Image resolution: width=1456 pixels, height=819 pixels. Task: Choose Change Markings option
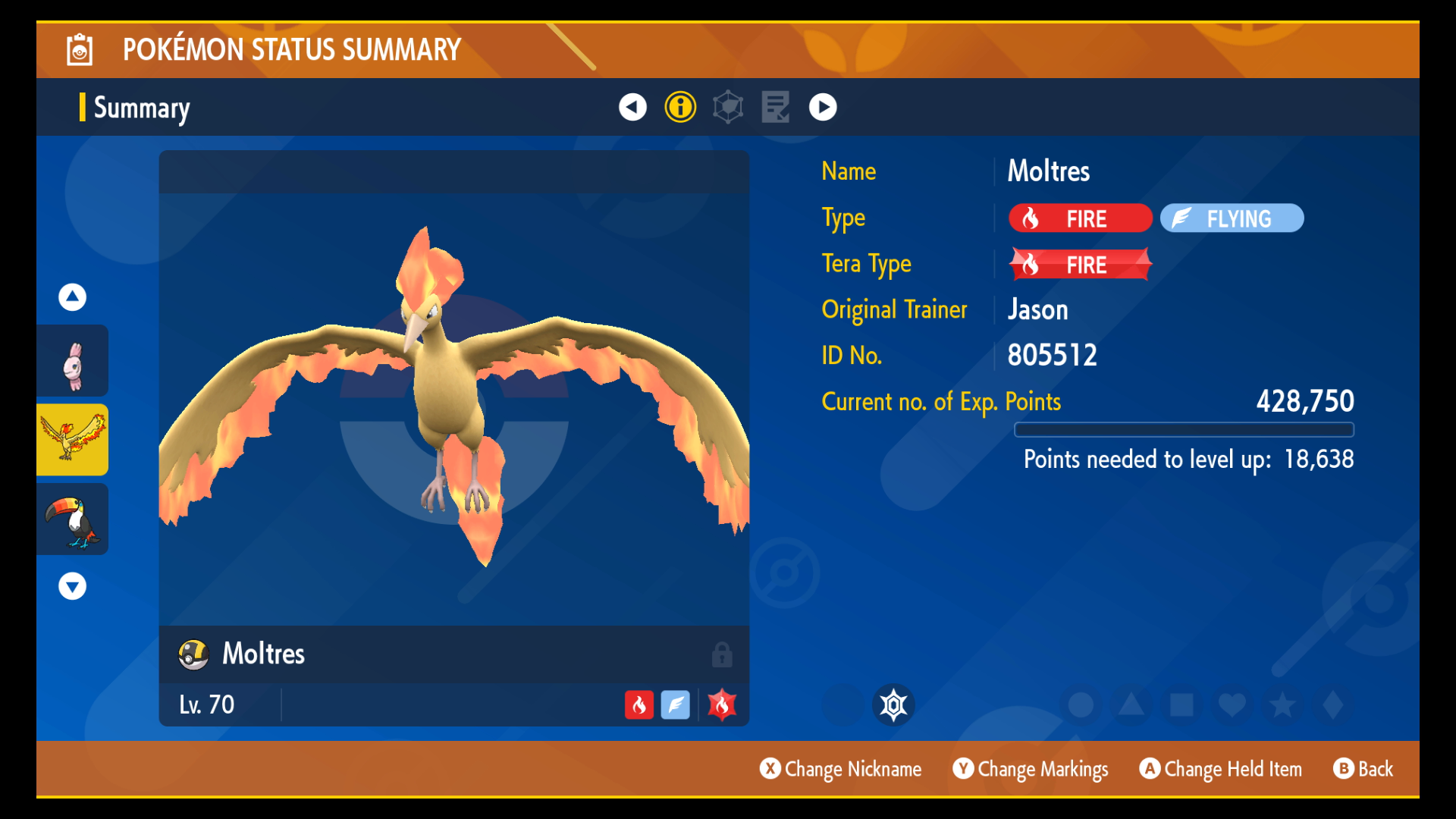coord(1031,769)
